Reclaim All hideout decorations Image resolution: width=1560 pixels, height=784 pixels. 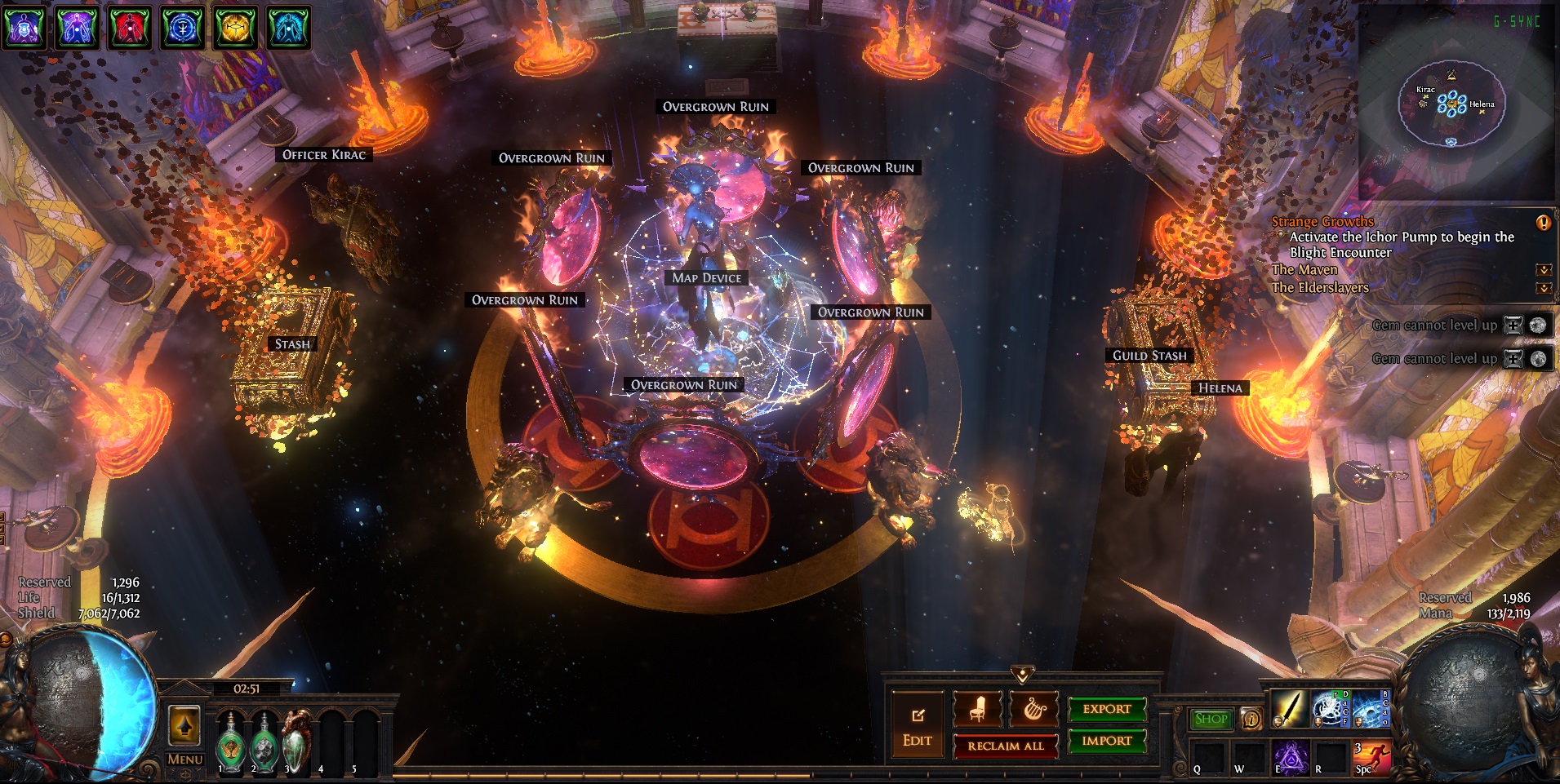1006,746
